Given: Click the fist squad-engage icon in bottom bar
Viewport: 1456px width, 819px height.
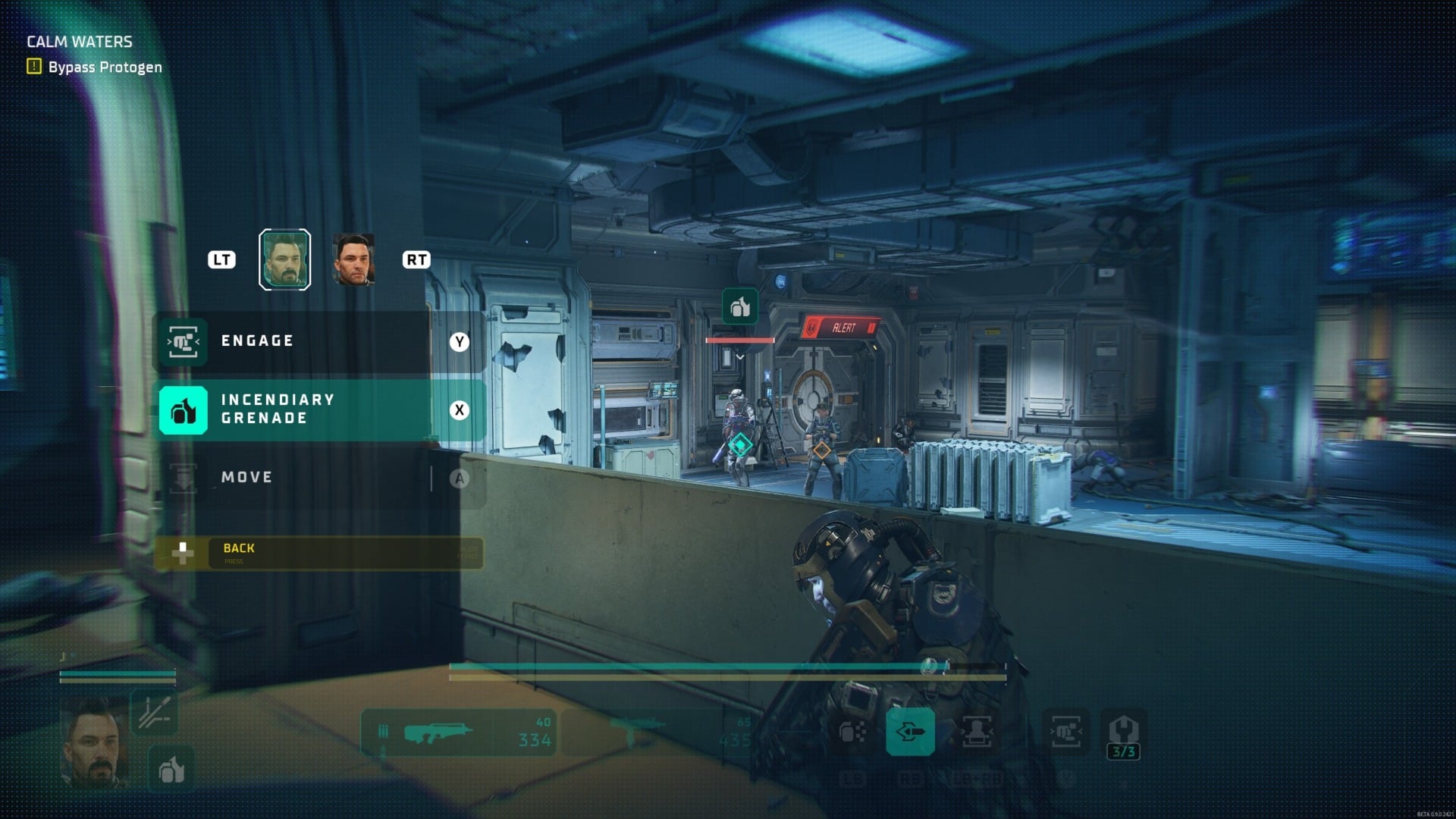Looking at the screenshot, I should pyautogui.click(x=1065, y=733).
